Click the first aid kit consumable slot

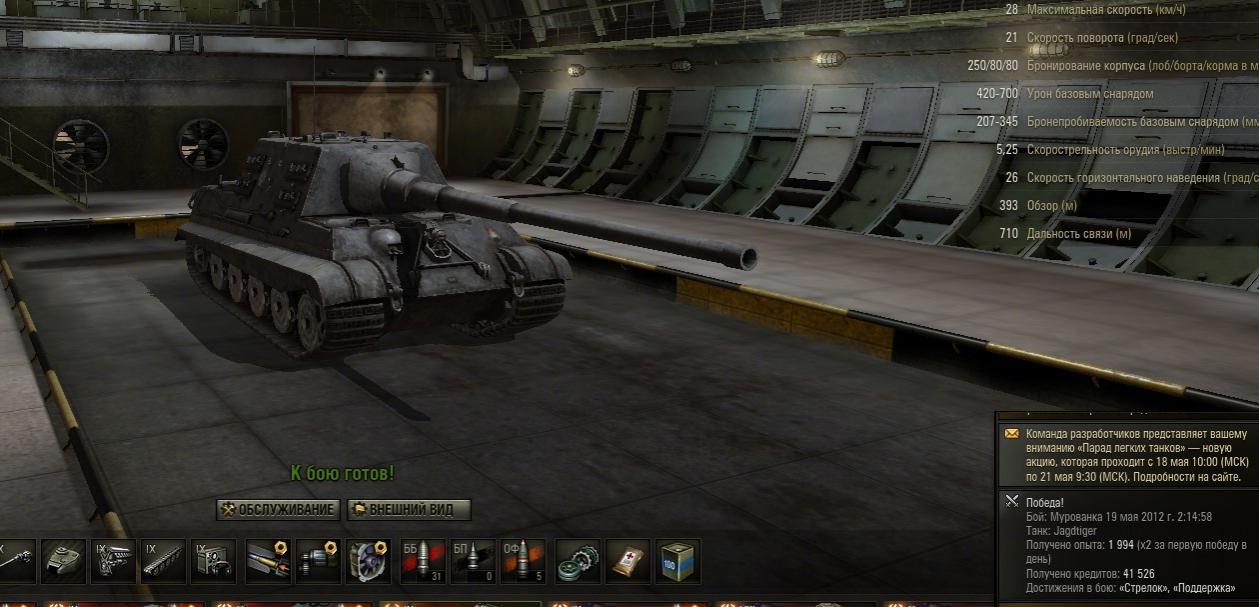pos(628,561)
